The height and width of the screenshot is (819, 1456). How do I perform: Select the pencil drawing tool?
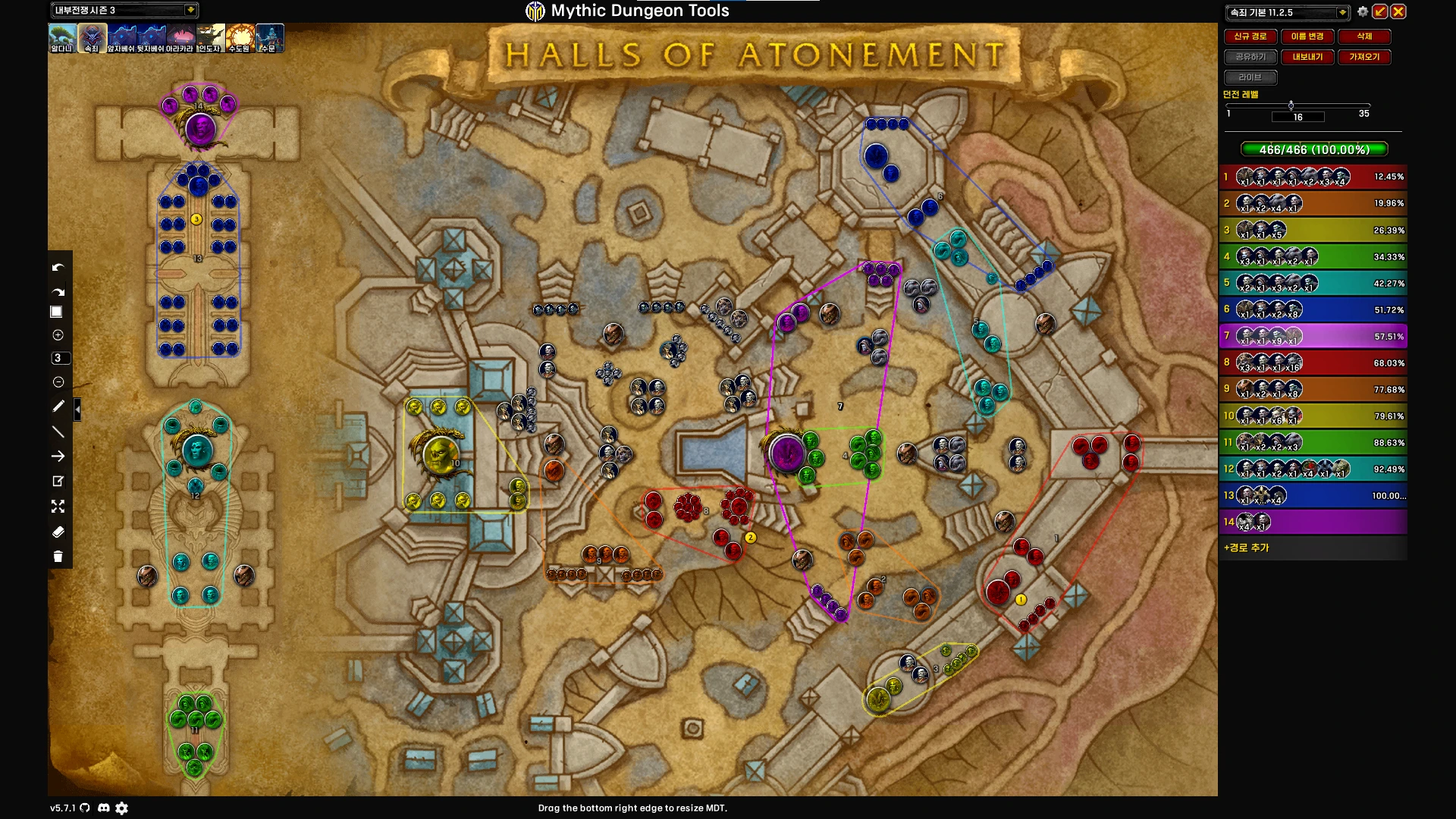click(58, 406)
